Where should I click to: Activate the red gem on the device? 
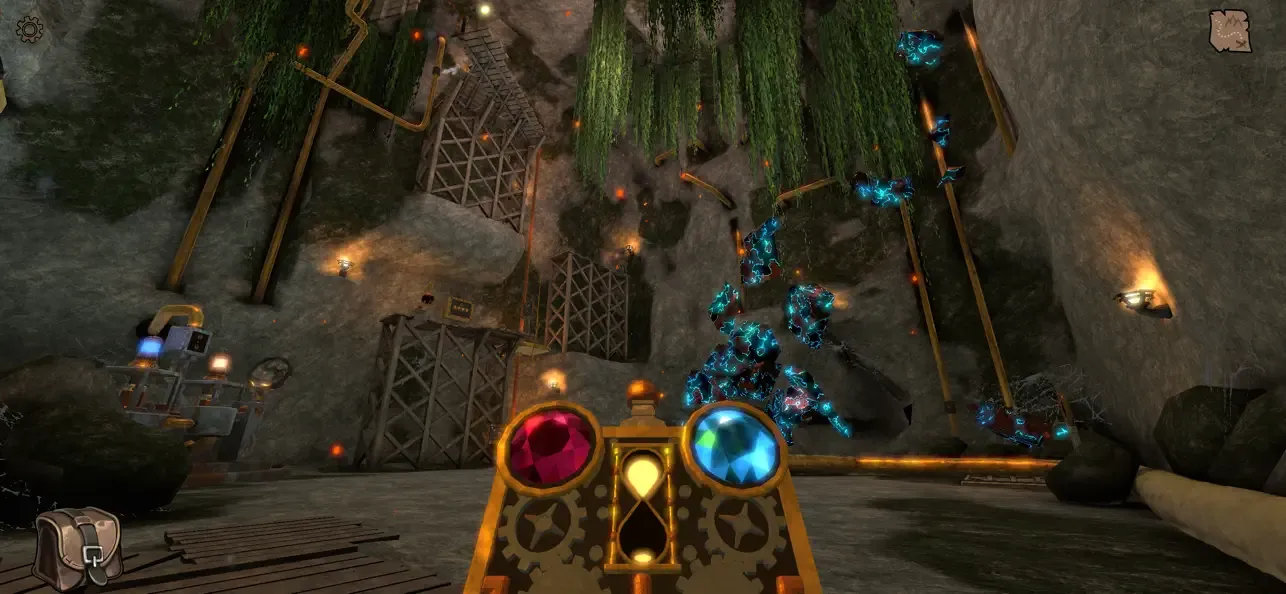tap(549, 446)
